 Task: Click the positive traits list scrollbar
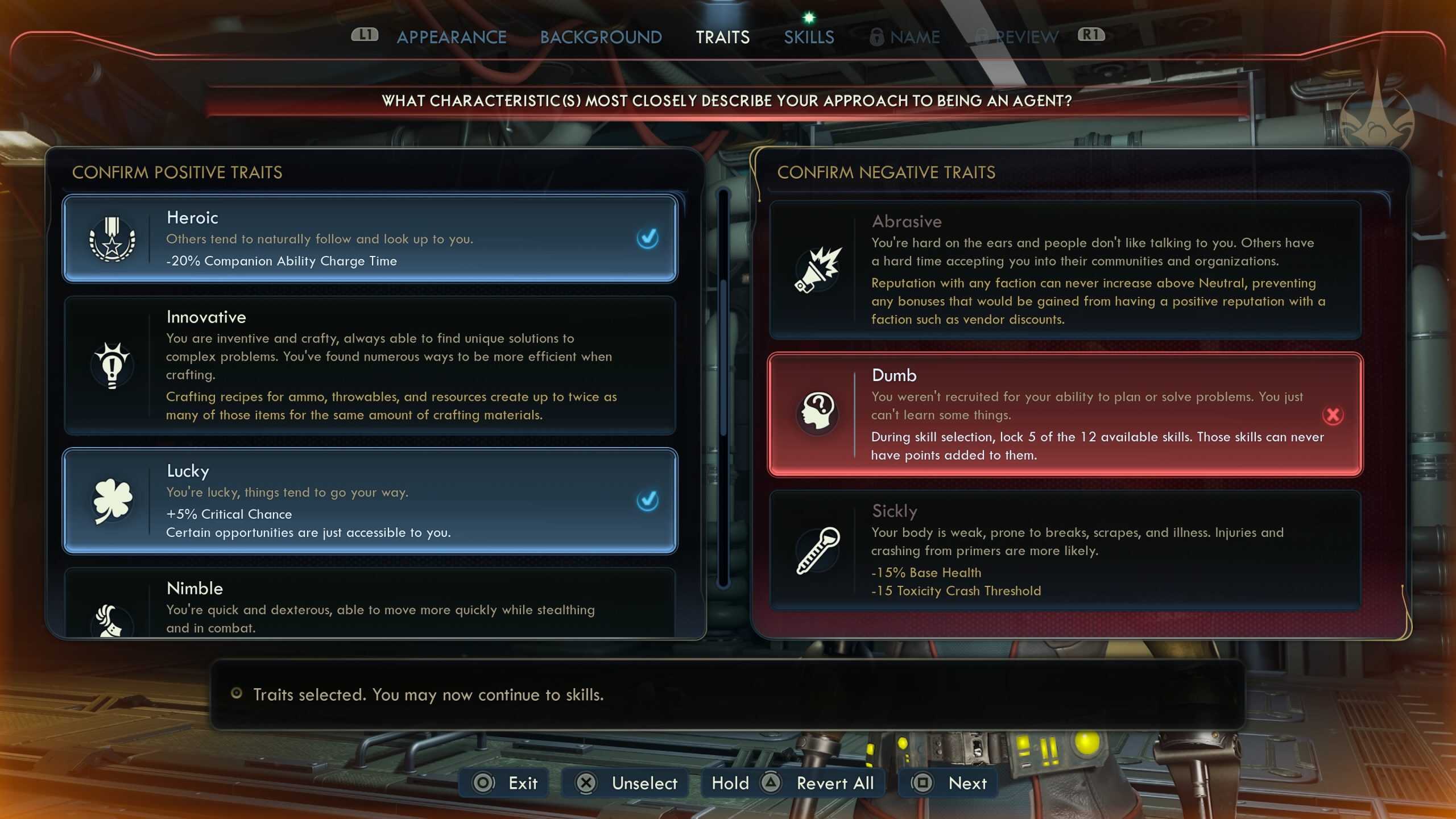[x=723, y=387]
